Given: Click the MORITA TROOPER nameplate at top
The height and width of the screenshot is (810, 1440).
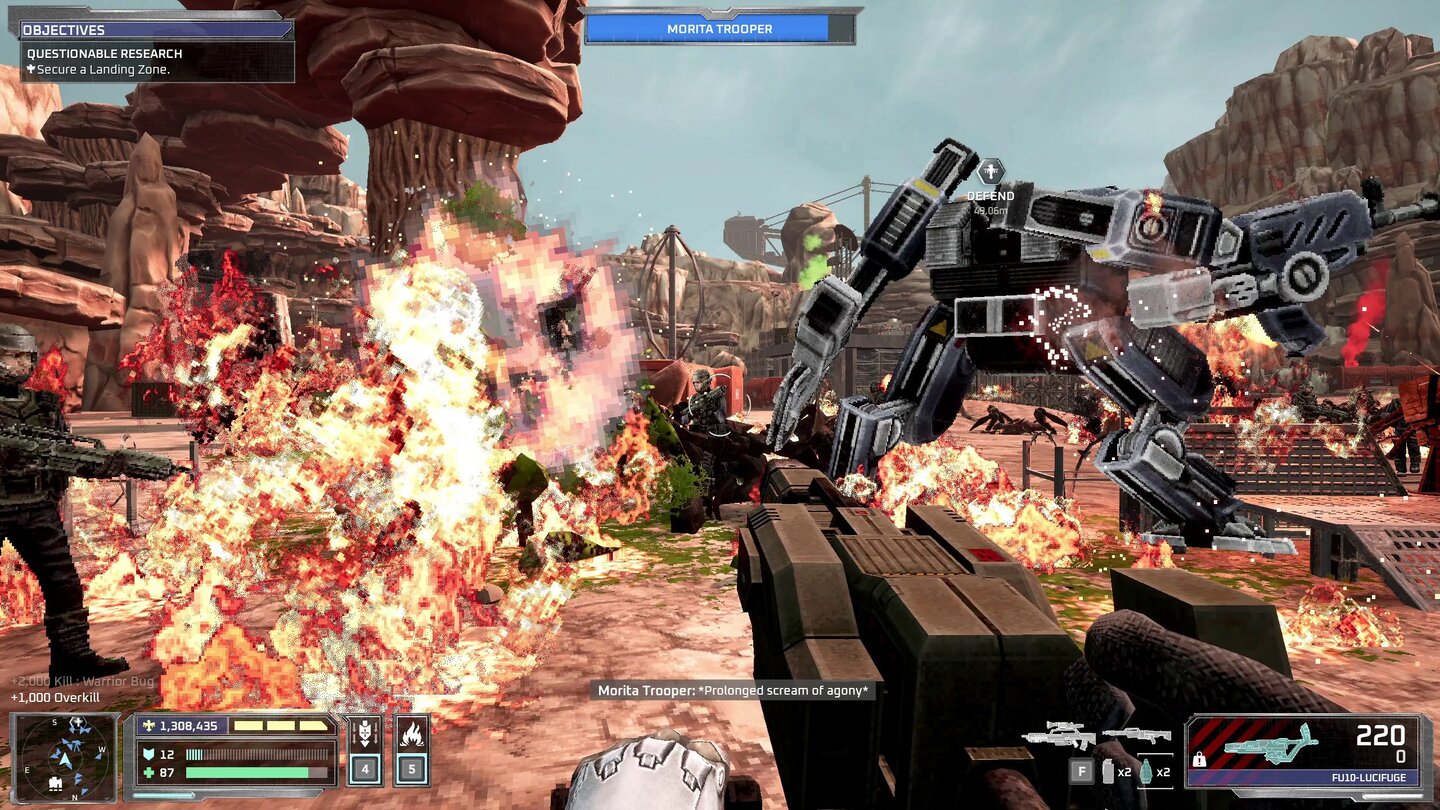Looking at the screenshot, I should [x=719, y=27].
